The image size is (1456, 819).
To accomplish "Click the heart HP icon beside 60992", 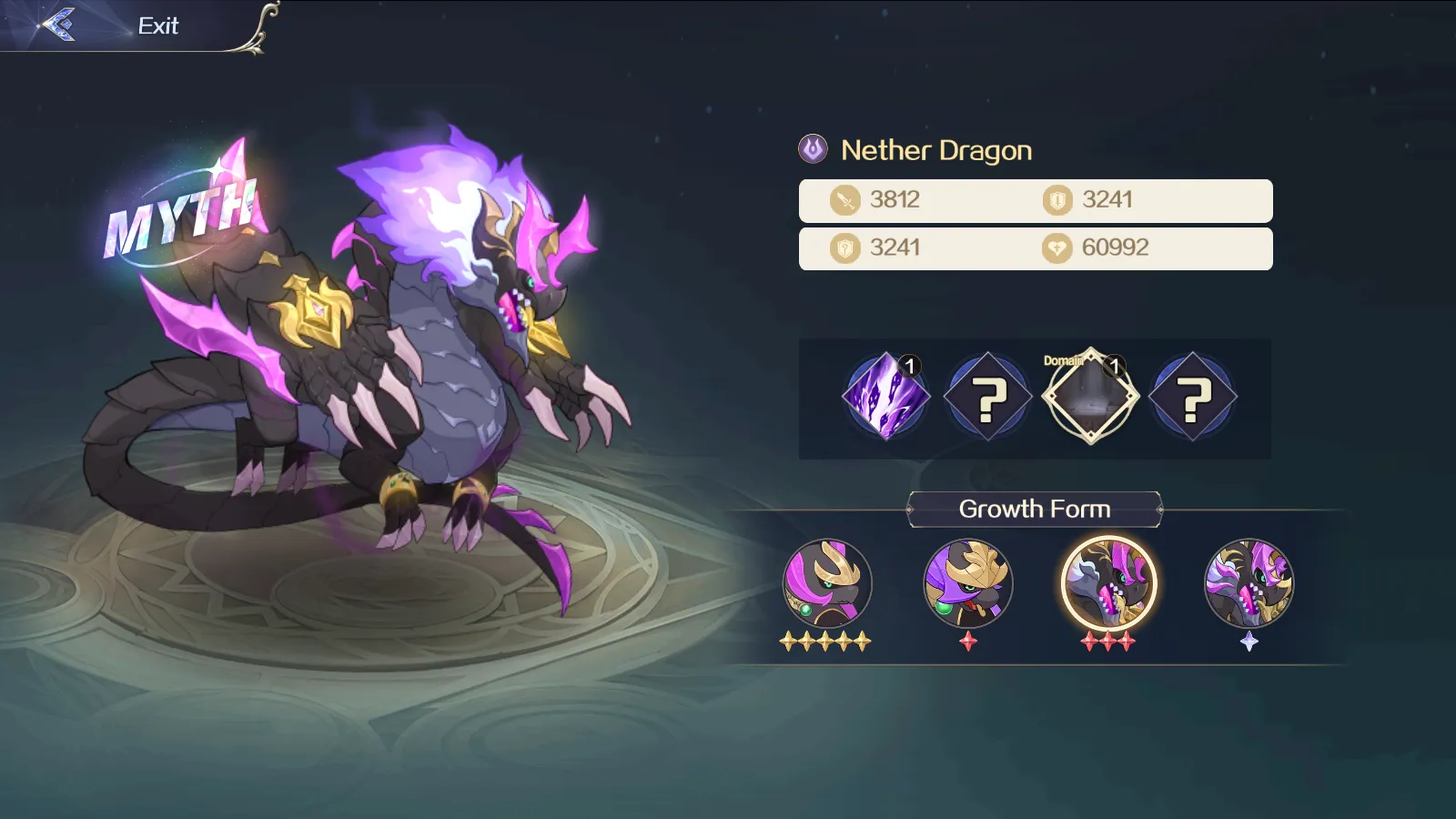I will click(x=1056, y=248).
